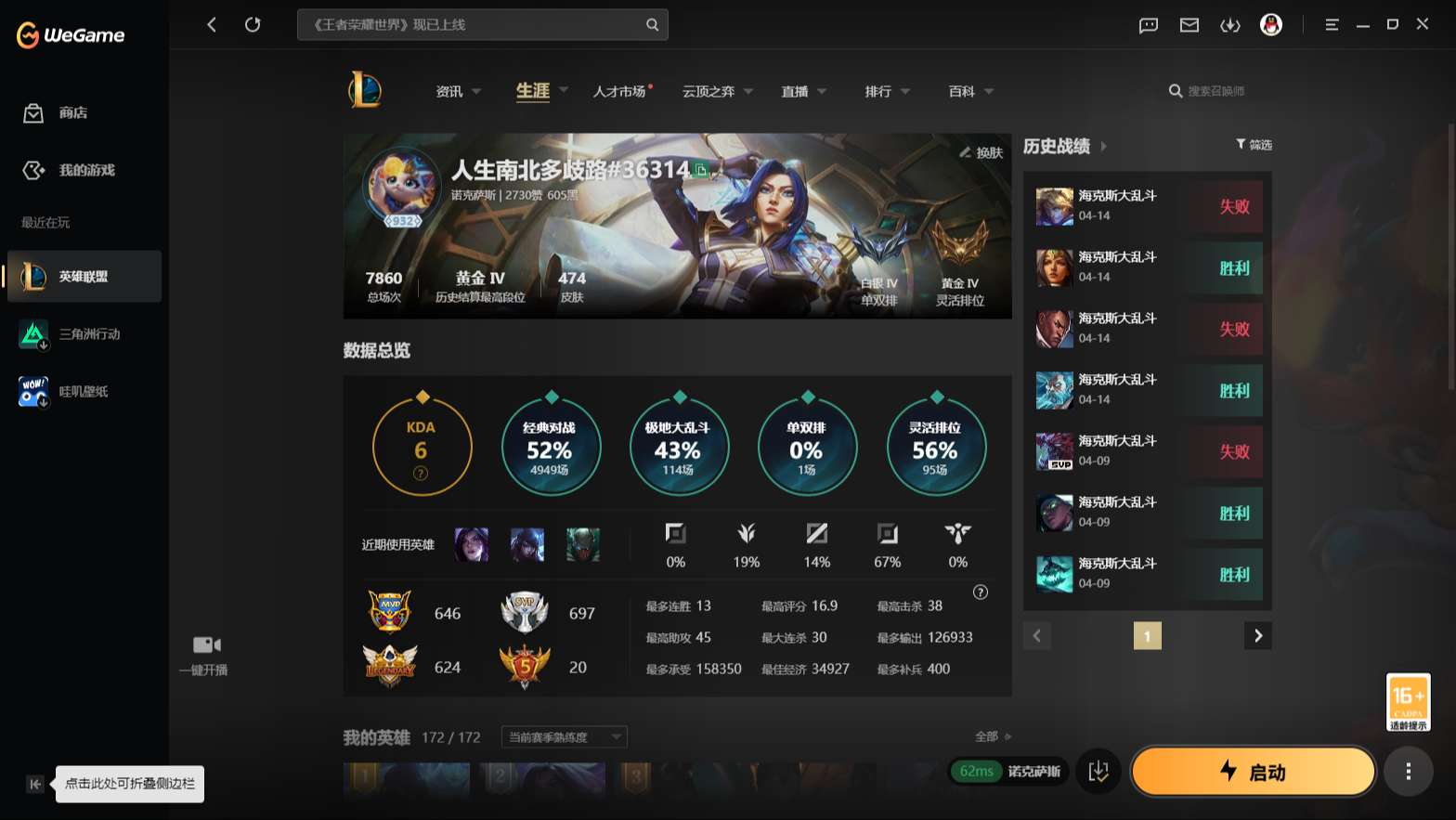Open the WeGame message chat icon
This screenshot has height=820, width=1456.
tap(1148, 25)
